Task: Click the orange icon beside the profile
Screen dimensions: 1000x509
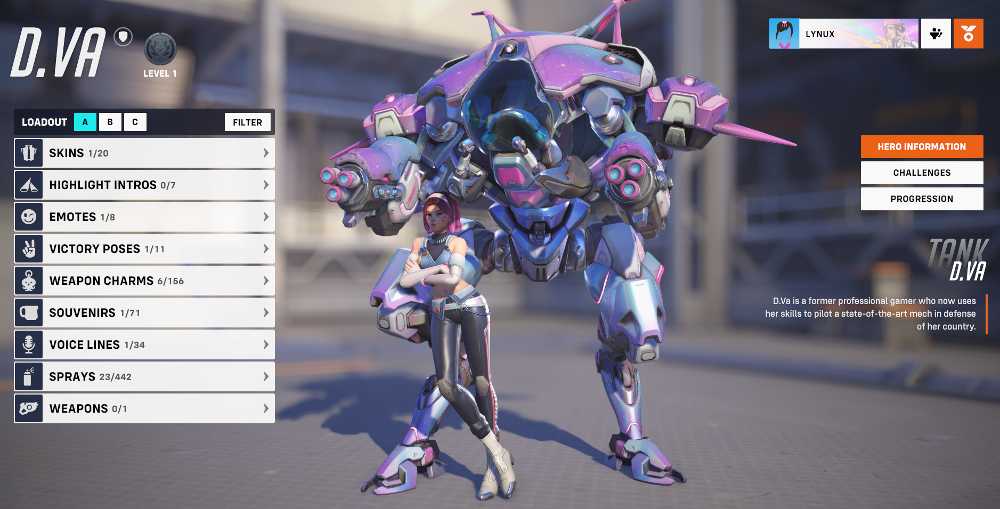Action: [968, 34]
